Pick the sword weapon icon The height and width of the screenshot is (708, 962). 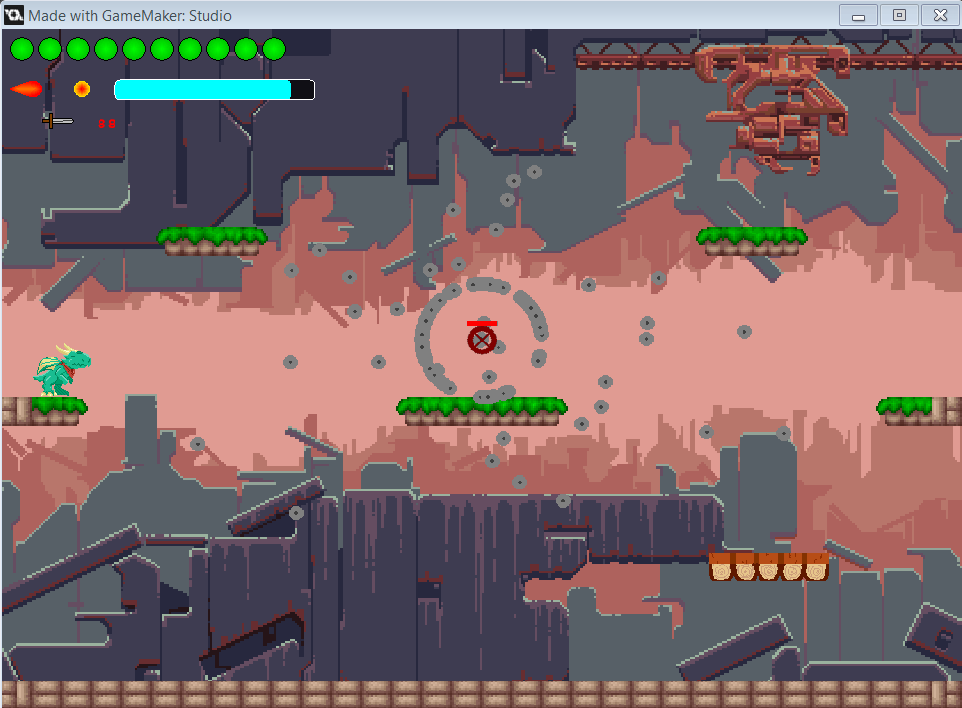click(x=58, y=121)
